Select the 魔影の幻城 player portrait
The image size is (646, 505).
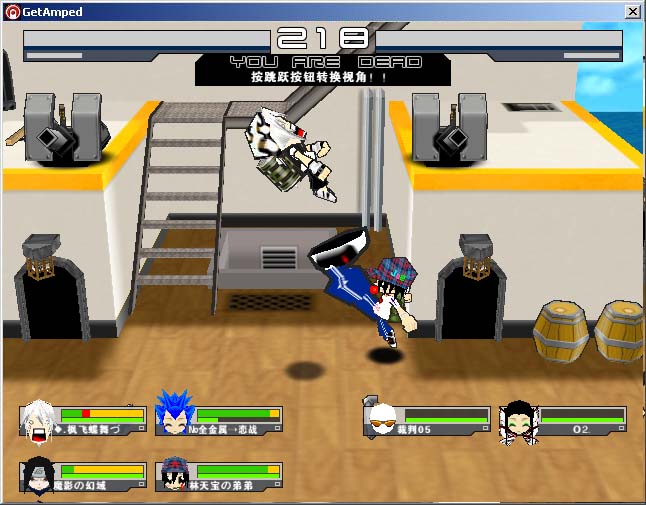click(x=37, y=474)
